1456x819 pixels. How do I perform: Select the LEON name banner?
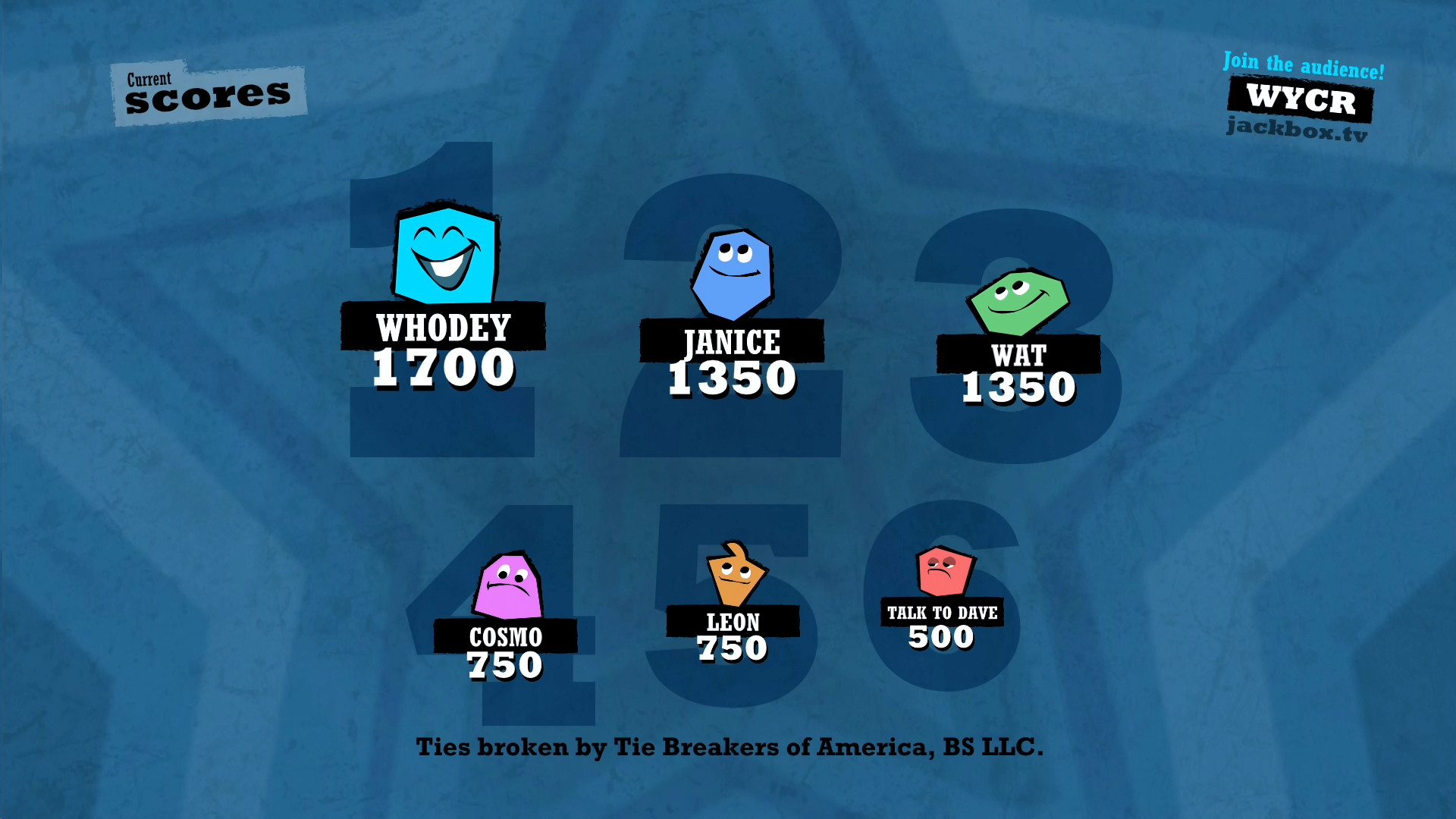(x=733, y=622)
